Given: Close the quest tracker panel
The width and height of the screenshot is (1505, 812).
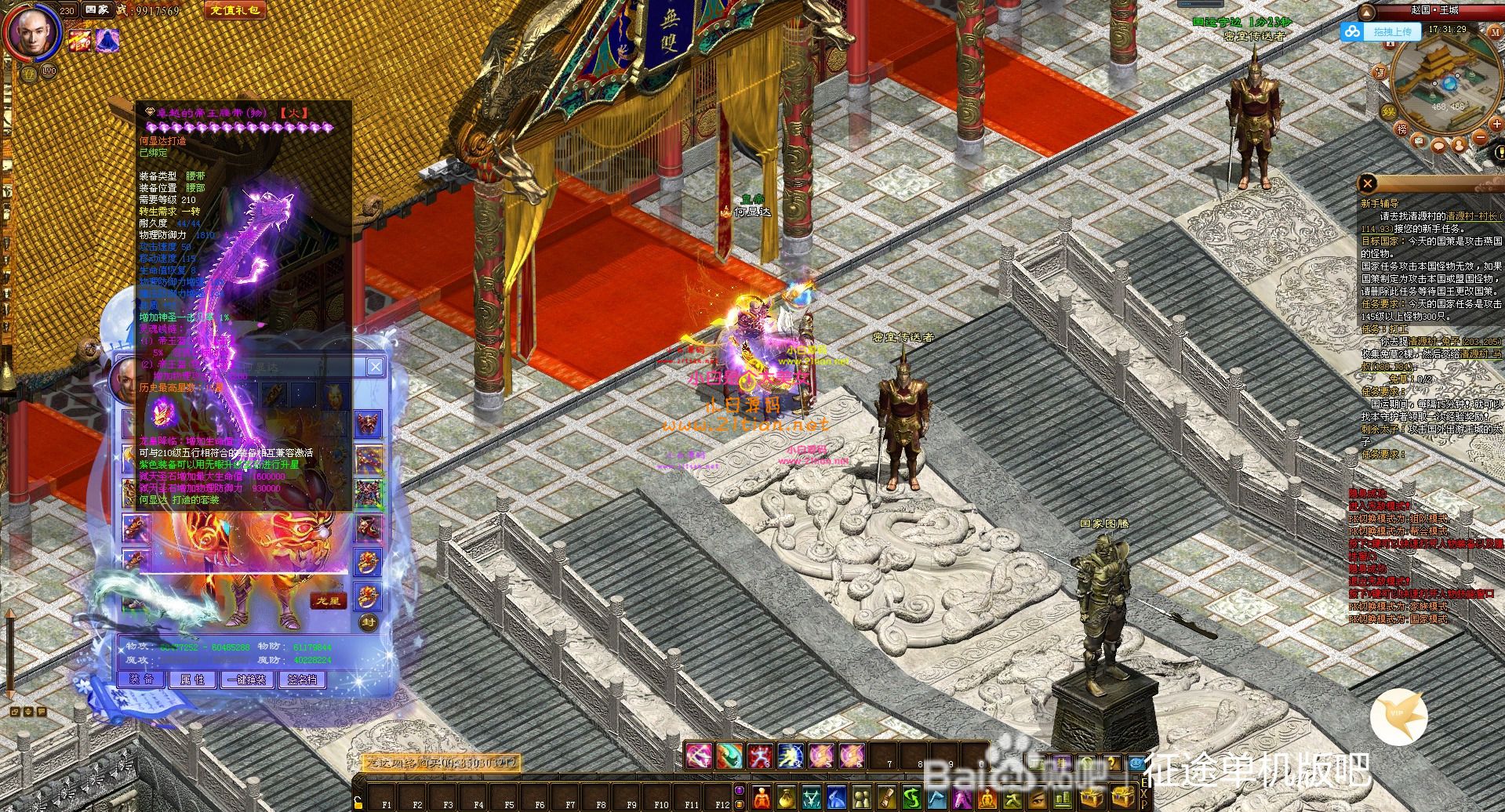Looking at the screenshot, I should pyautogui.click(x=1368, y=183).
